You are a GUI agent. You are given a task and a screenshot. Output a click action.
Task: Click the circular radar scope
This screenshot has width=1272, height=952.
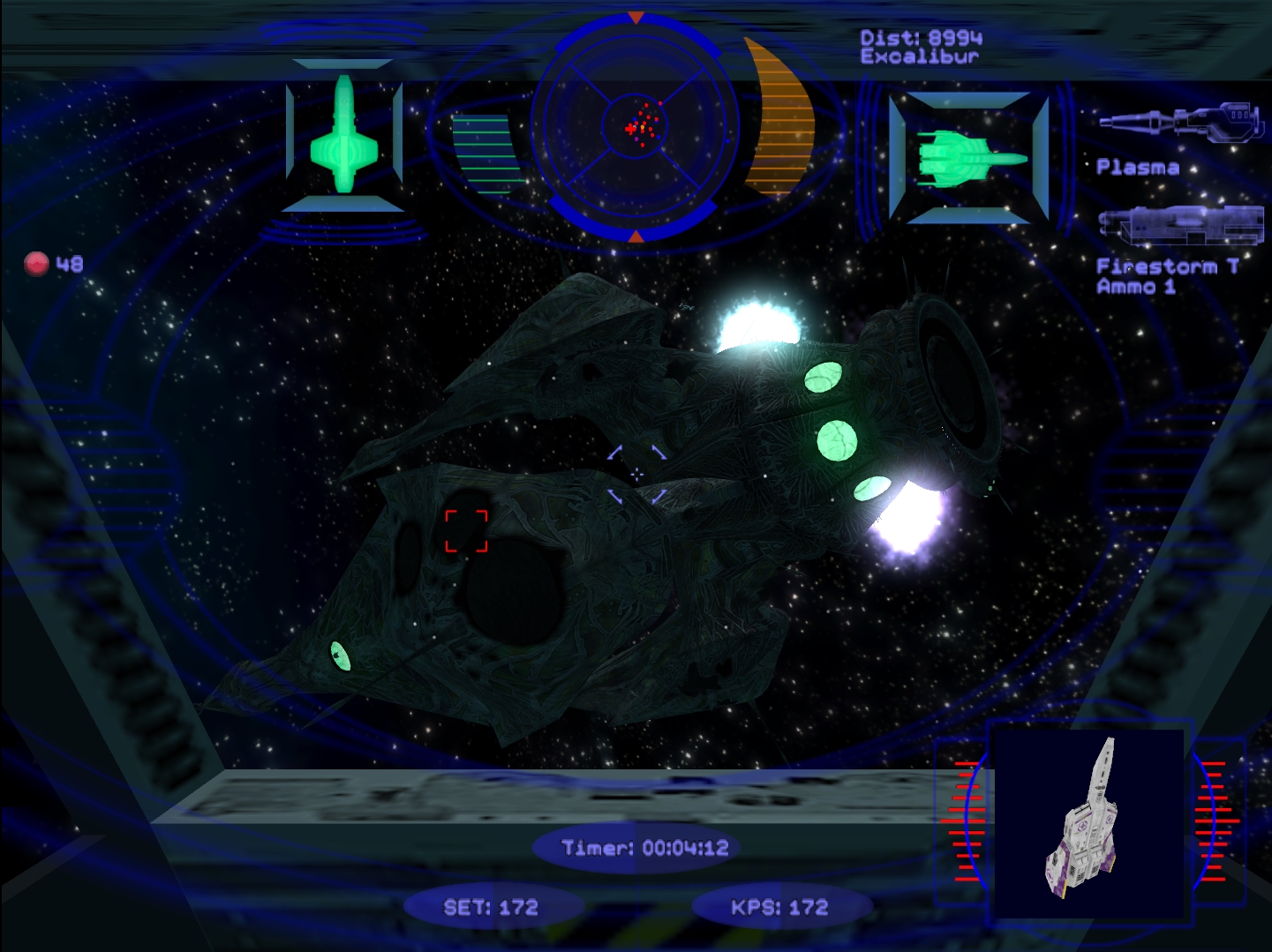click(636, 129)
